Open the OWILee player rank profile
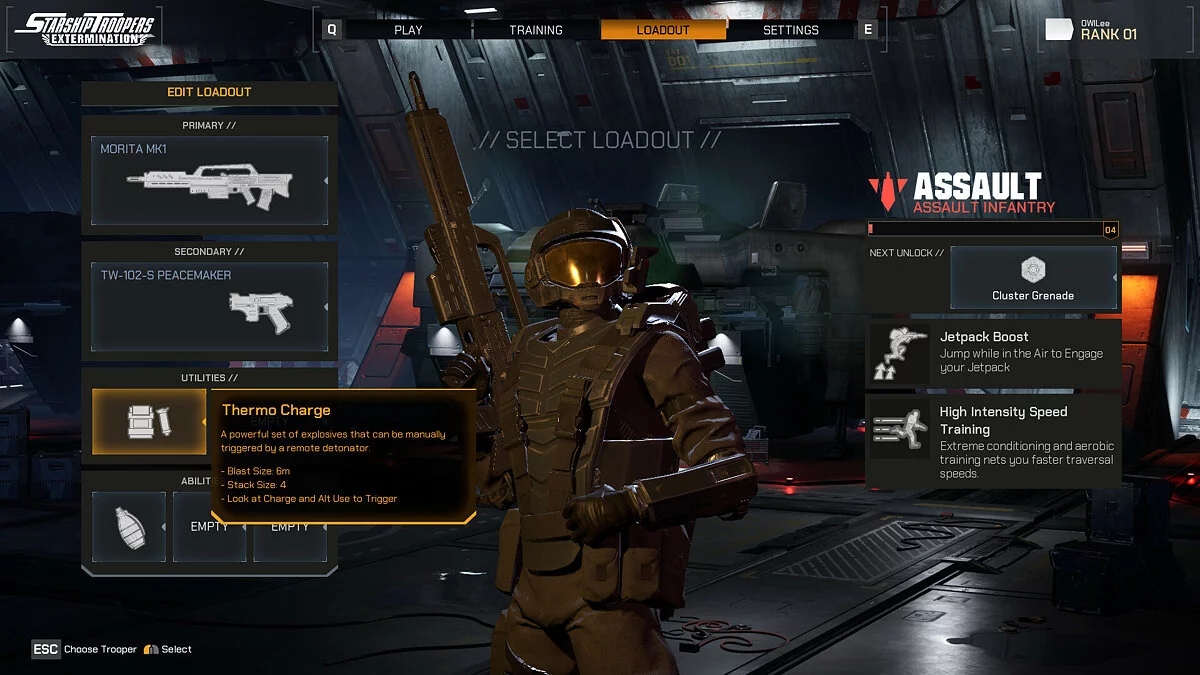Image resolution: width=1200 pixels, height=675 pixels. pos(1091,30)
